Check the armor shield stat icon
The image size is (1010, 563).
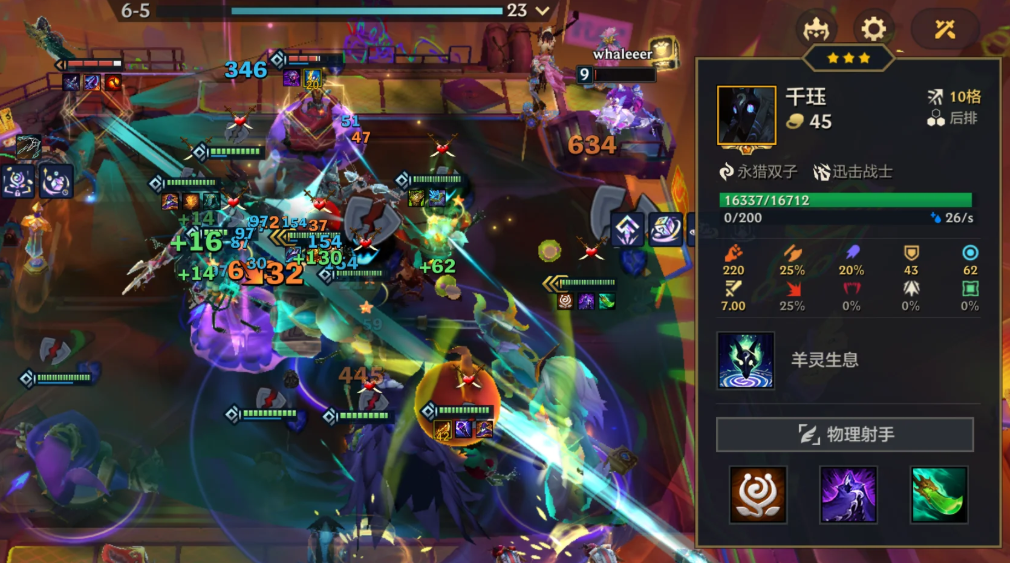click(911, 253)
